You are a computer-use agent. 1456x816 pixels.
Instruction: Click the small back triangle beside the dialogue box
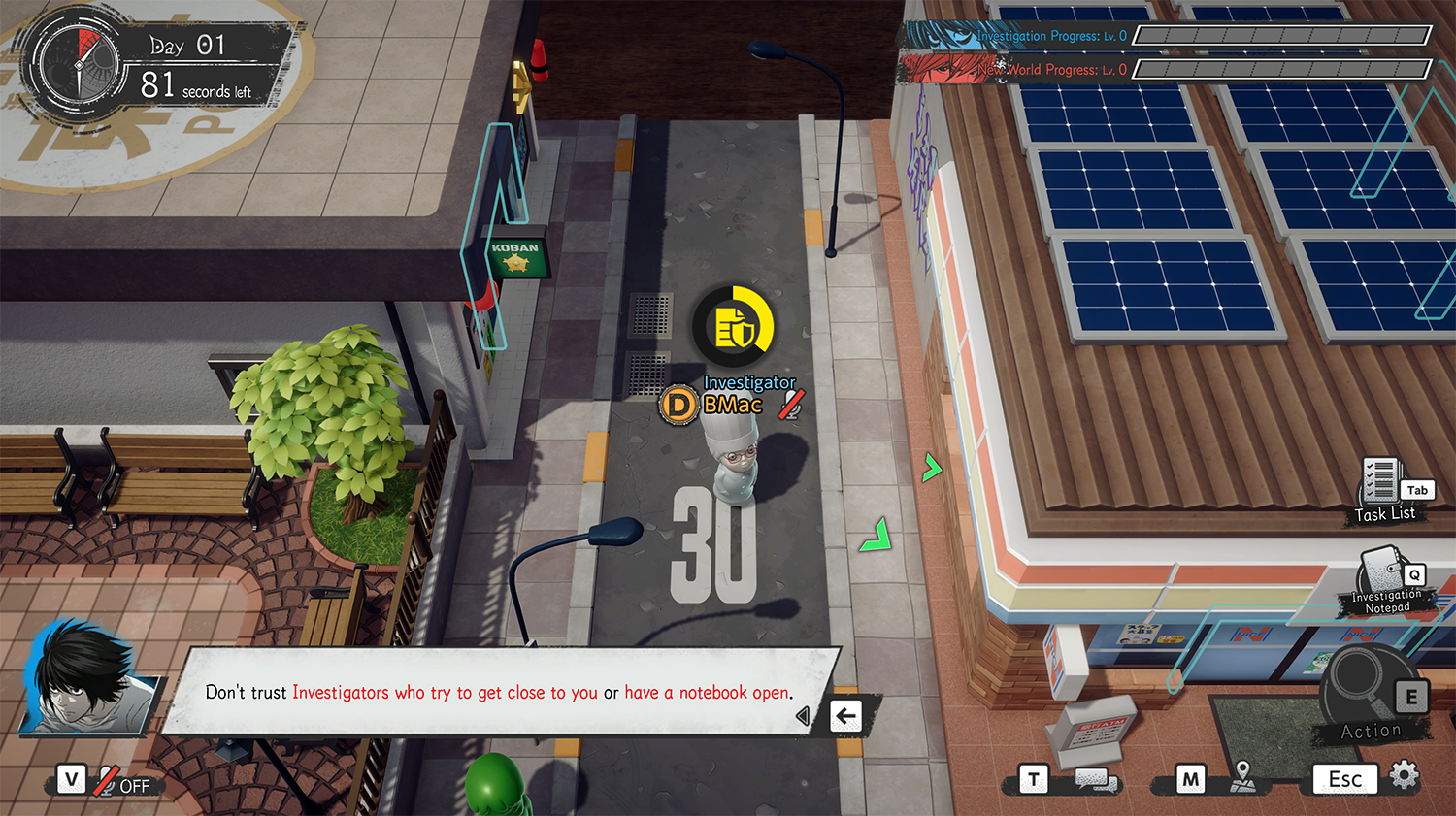point(803,715)
